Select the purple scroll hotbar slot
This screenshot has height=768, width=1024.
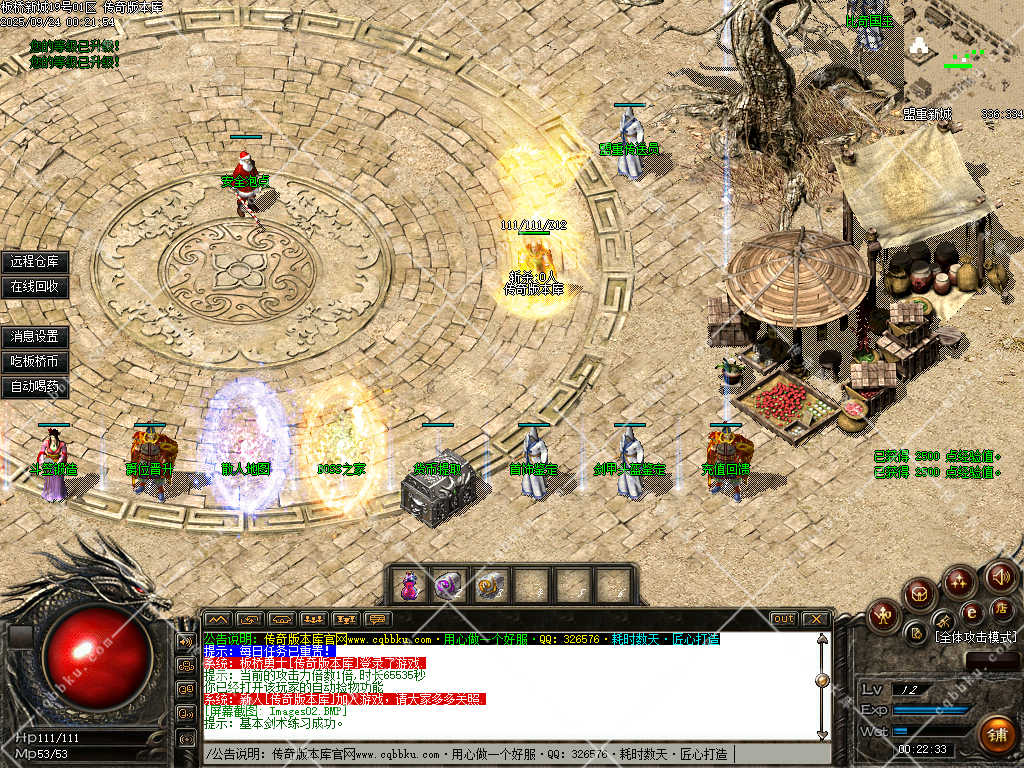(449, 585)
